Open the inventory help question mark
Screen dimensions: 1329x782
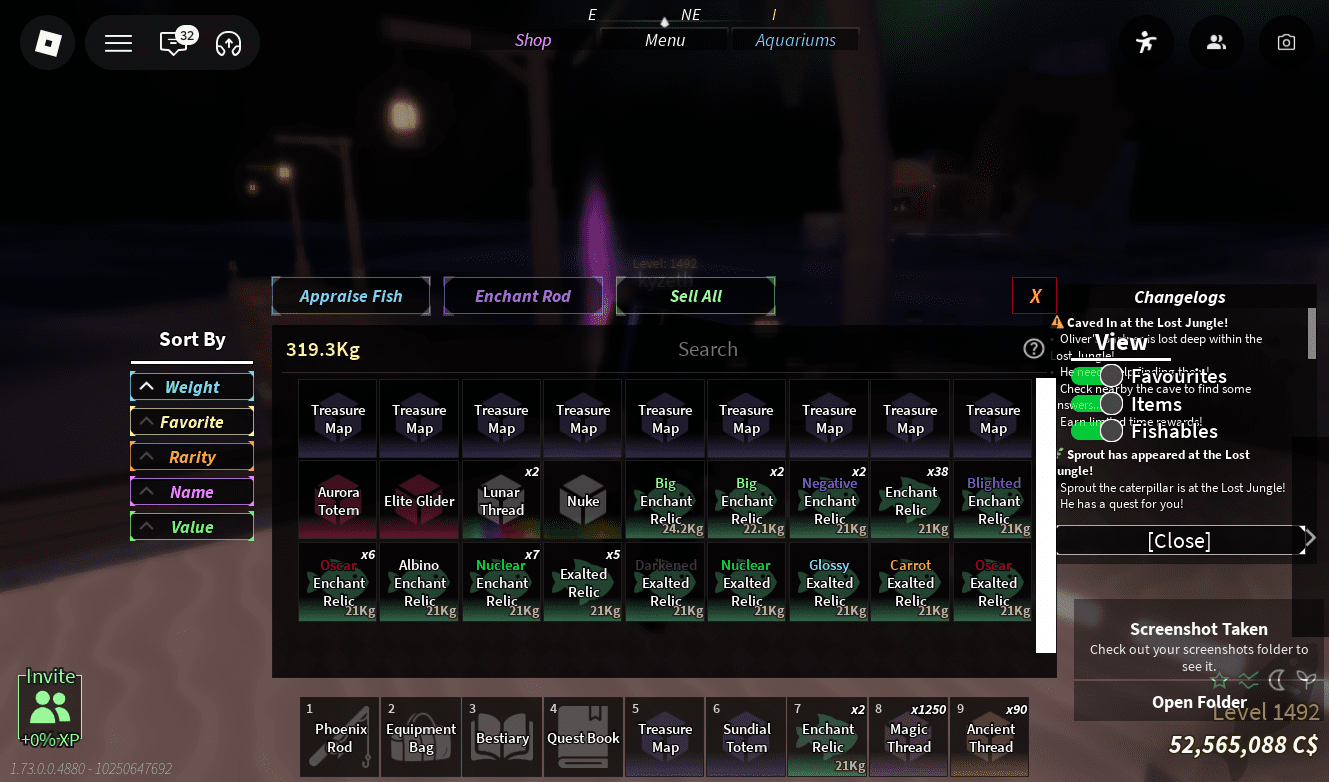(x=1034, y=348)
